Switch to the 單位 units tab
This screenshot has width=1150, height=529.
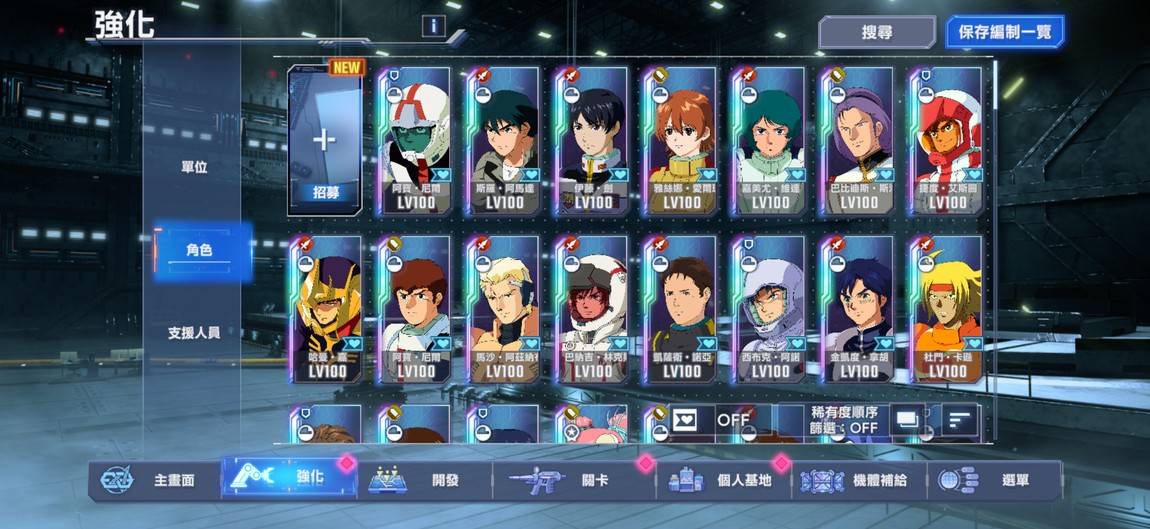click(194, 167)
